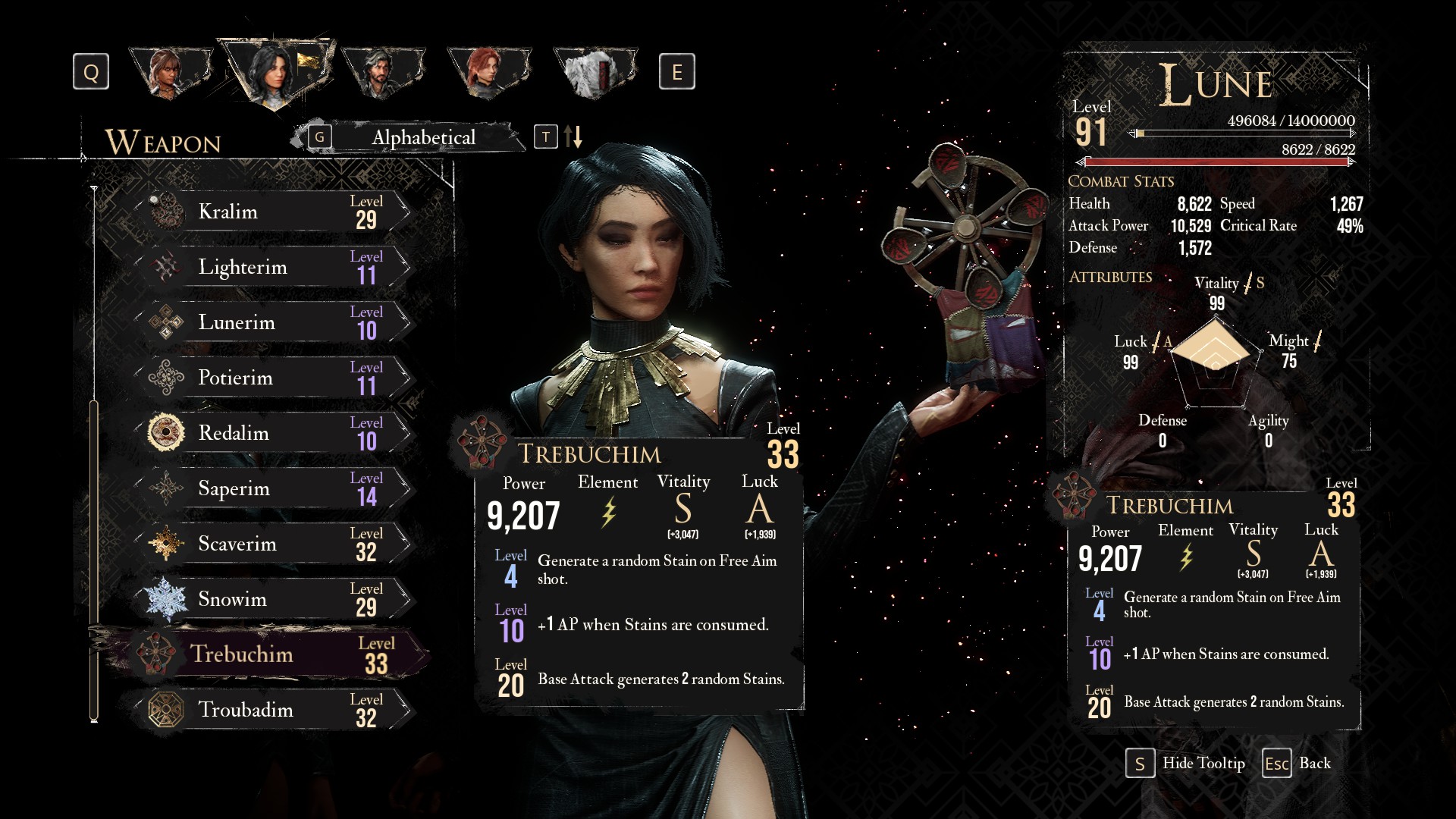Viewport: 1456px width, 819px height.
Task: Equip the Lunerim weapon entry
Action: tap(273, 322)
